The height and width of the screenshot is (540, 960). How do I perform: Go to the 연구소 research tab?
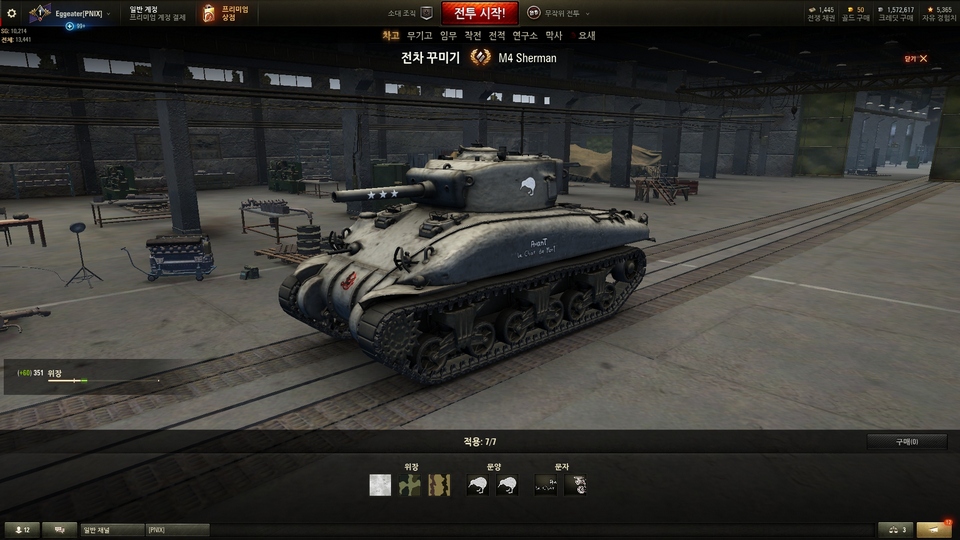pyautogui.click(x=525, y=35)
